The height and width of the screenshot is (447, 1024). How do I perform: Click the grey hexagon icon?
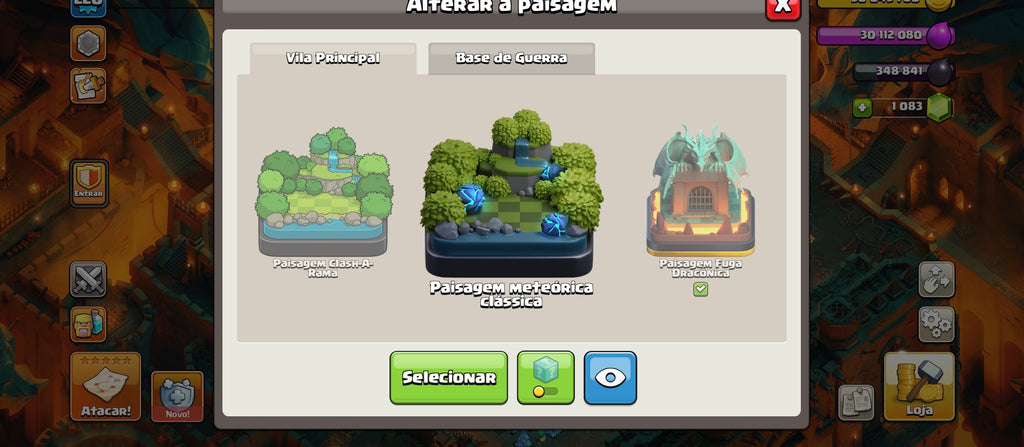click(x=88, y=43)
